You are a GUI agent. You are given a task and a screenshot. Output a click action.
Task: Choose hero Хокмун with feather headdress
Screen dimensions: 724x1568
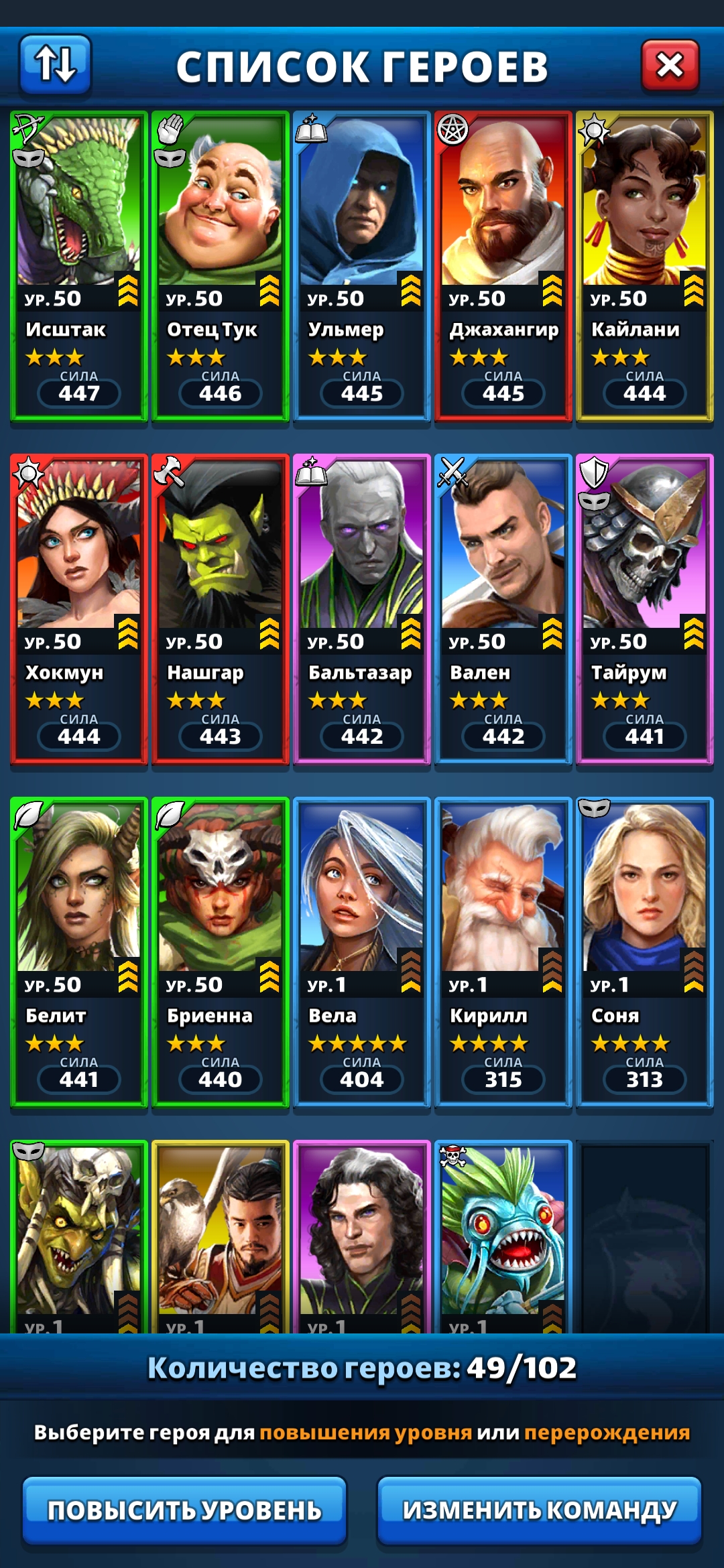[79, 608]
